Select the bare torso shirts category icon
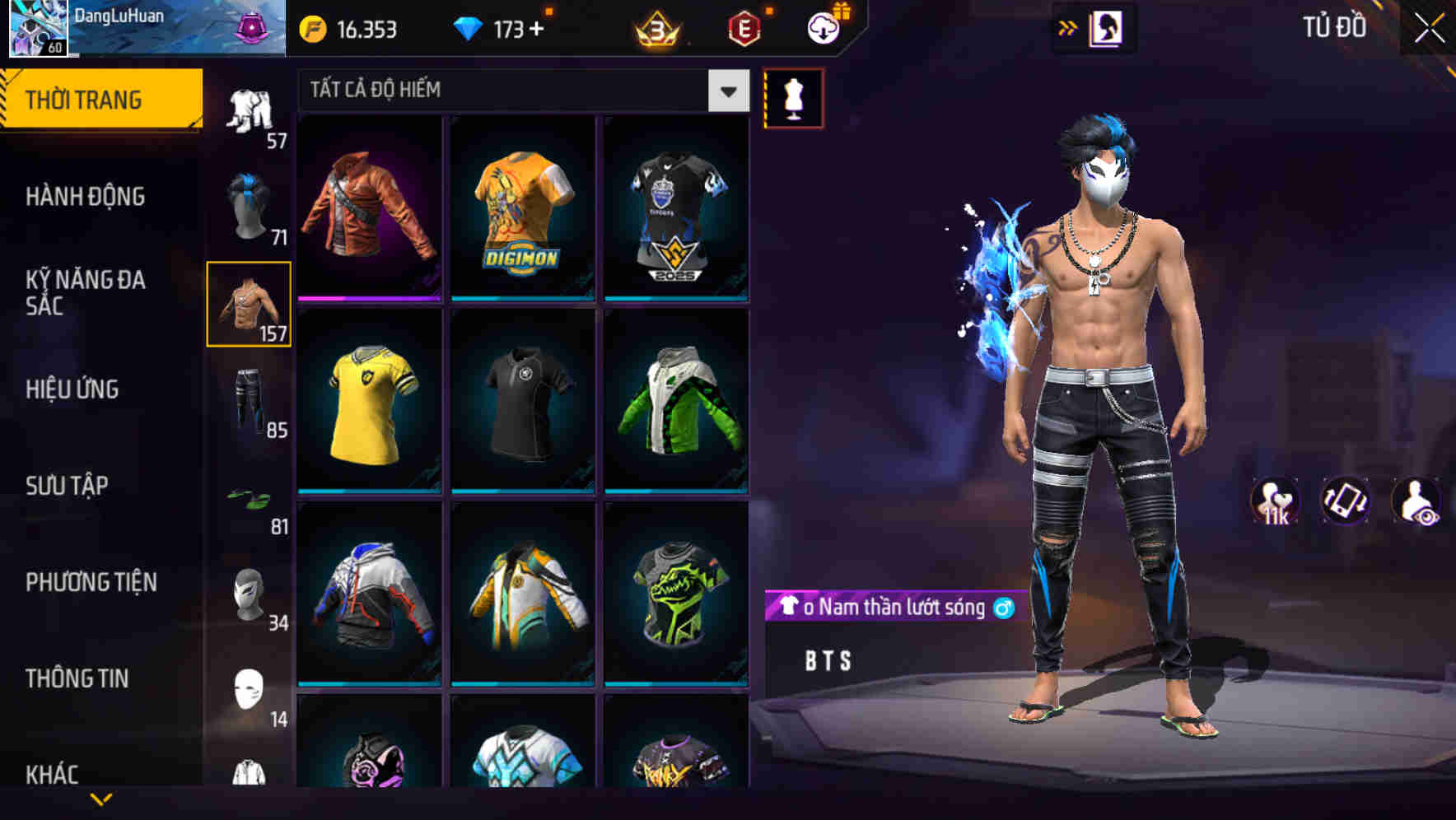The width and height of the screenshot is (1456, 820). click(250, 305)
